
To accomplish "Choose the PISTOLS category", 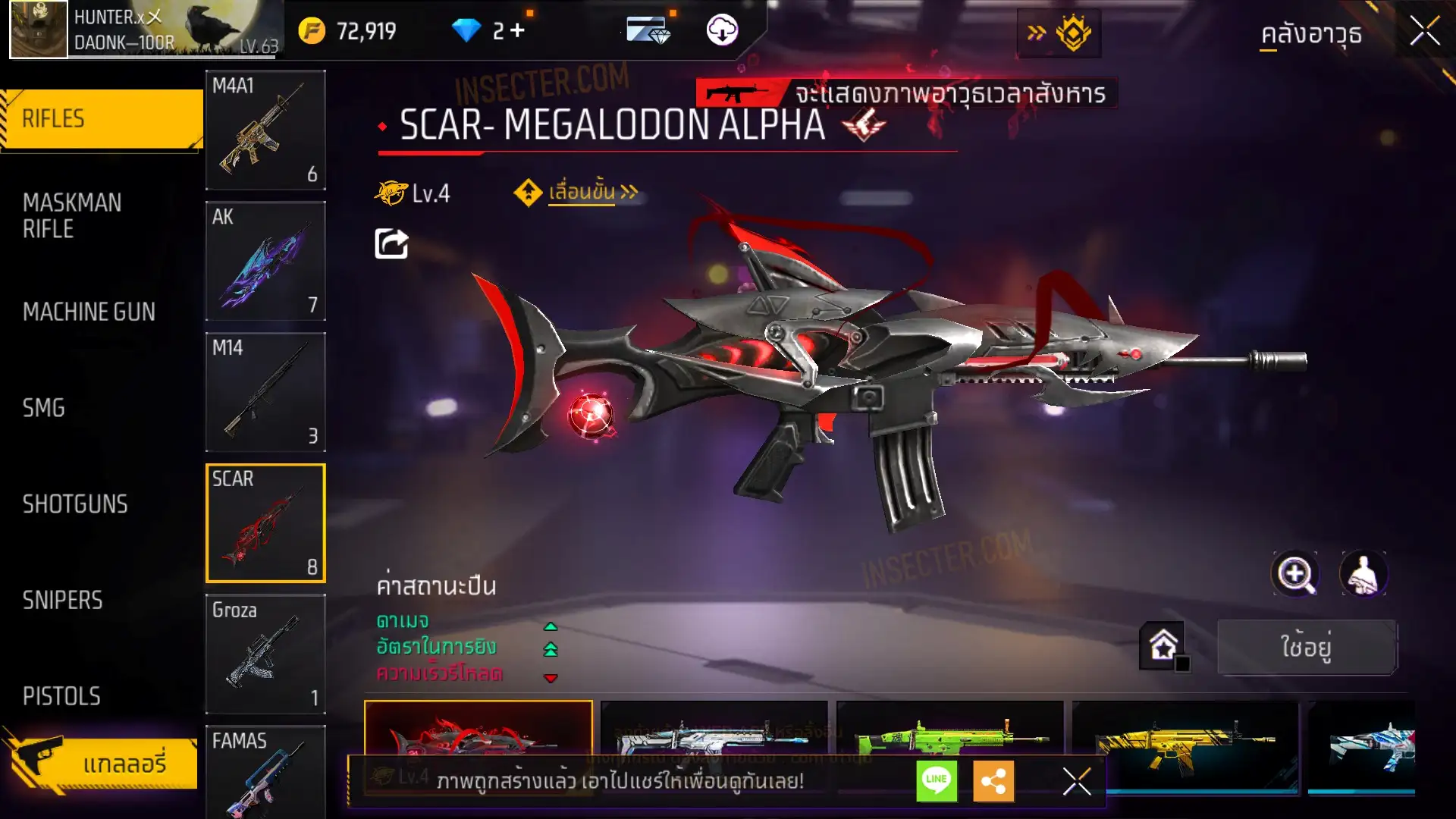I will point(61,696).
